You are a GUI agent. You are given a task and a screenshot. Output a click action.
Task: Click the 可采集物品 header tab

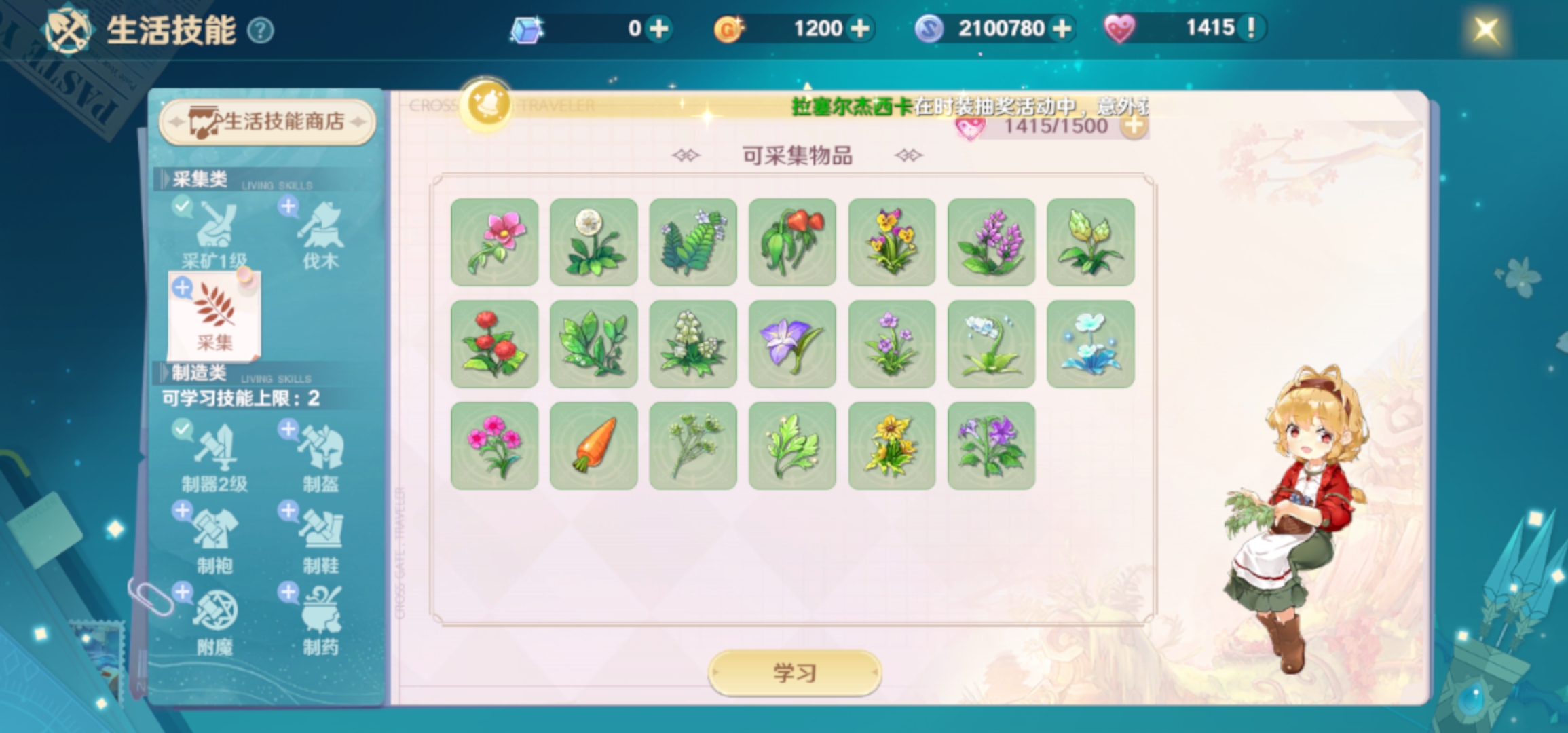(x=797, y=155)
